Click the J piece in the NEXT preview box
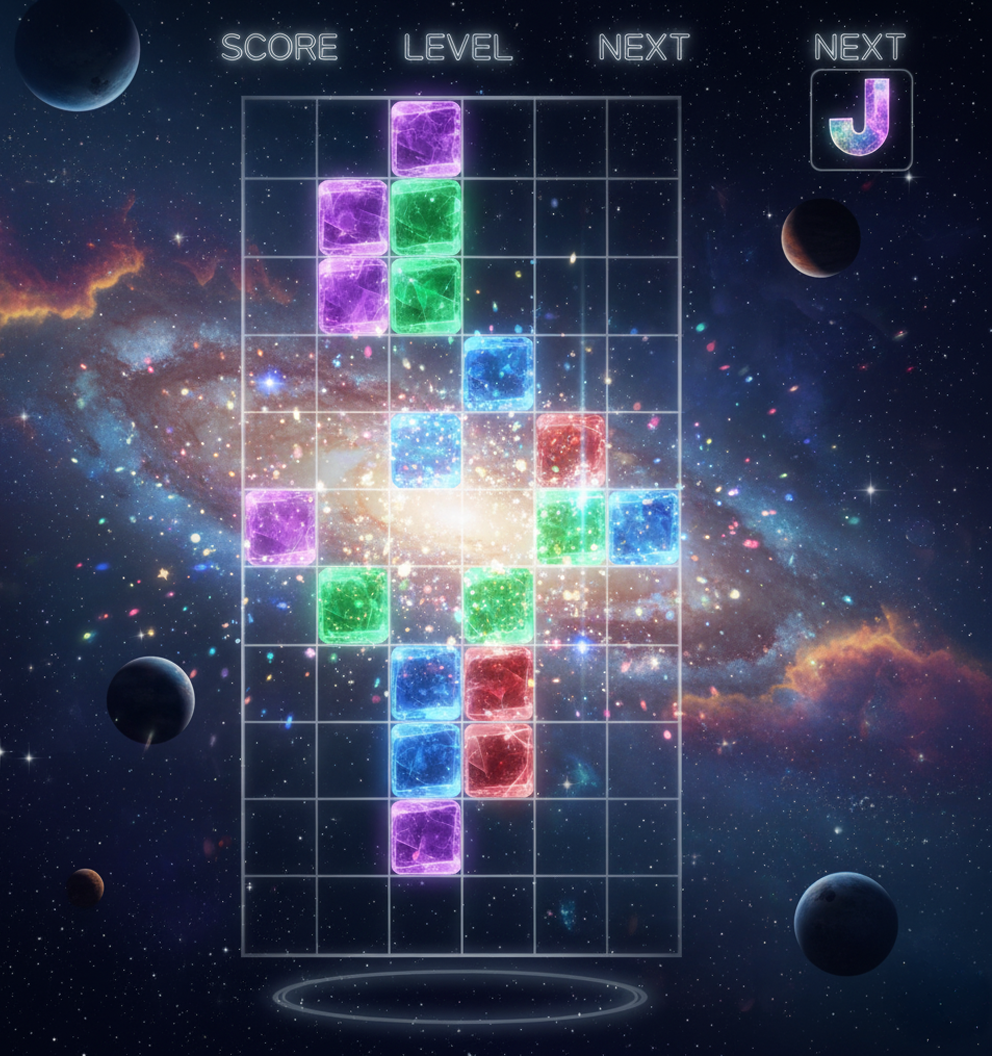Screen dimensions: 992x1056 click(x=861, y=119)
